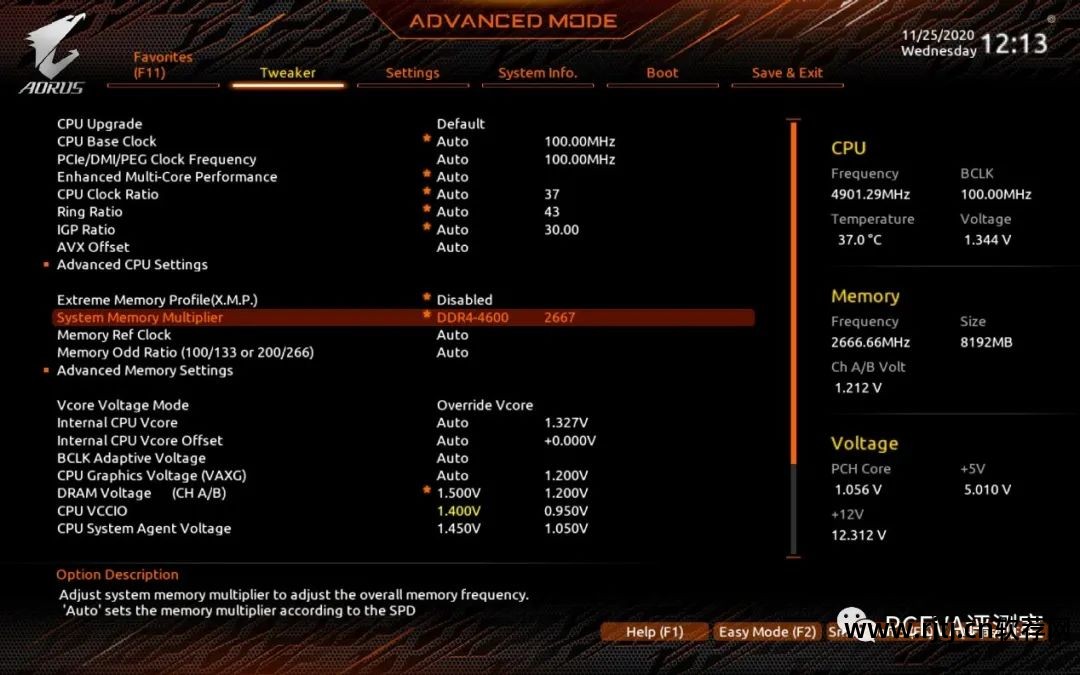Switch to the Settings tab

point(412,73)
